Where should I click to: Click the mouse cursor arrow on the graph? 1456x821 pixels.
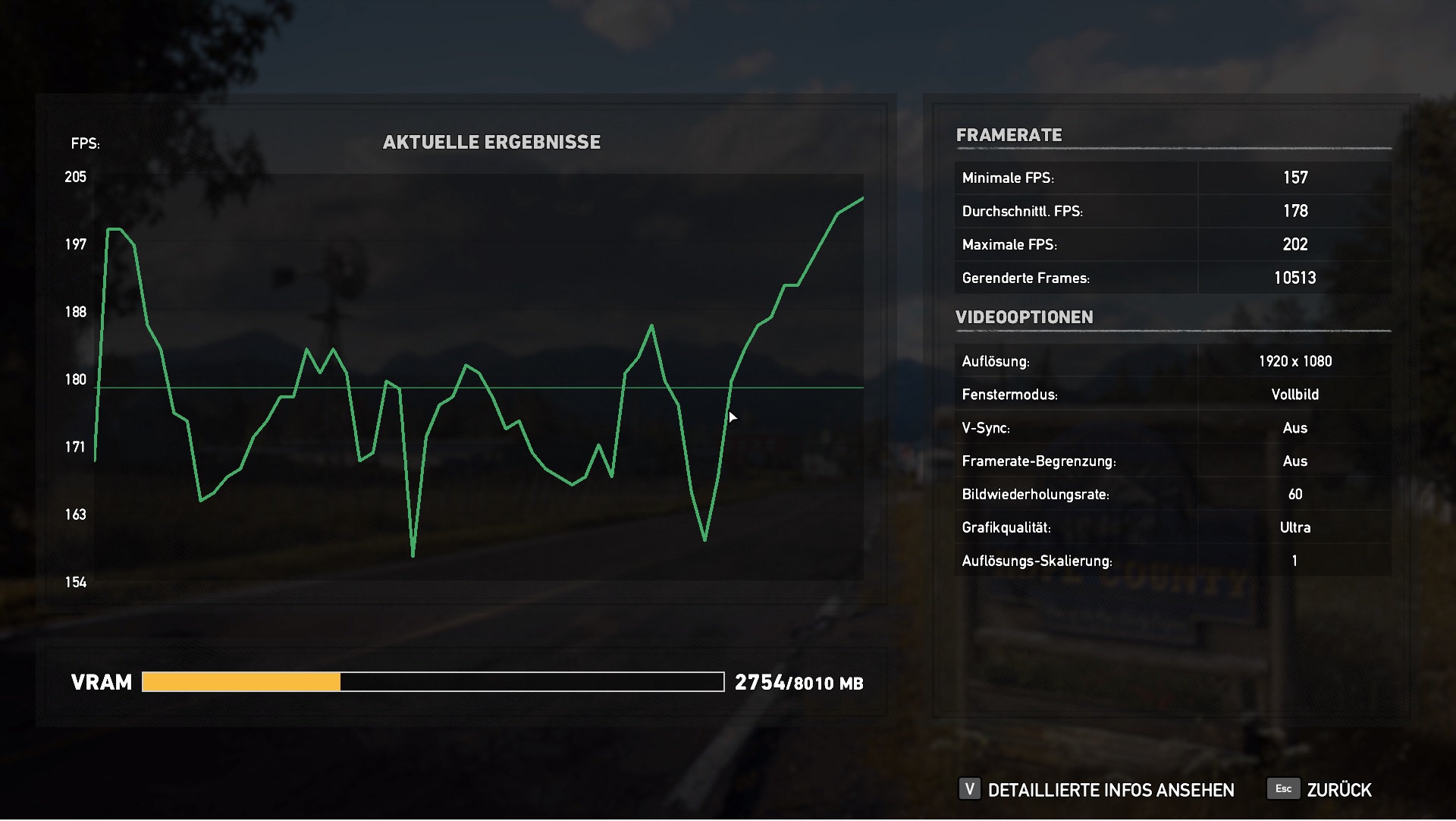[732, 417]
